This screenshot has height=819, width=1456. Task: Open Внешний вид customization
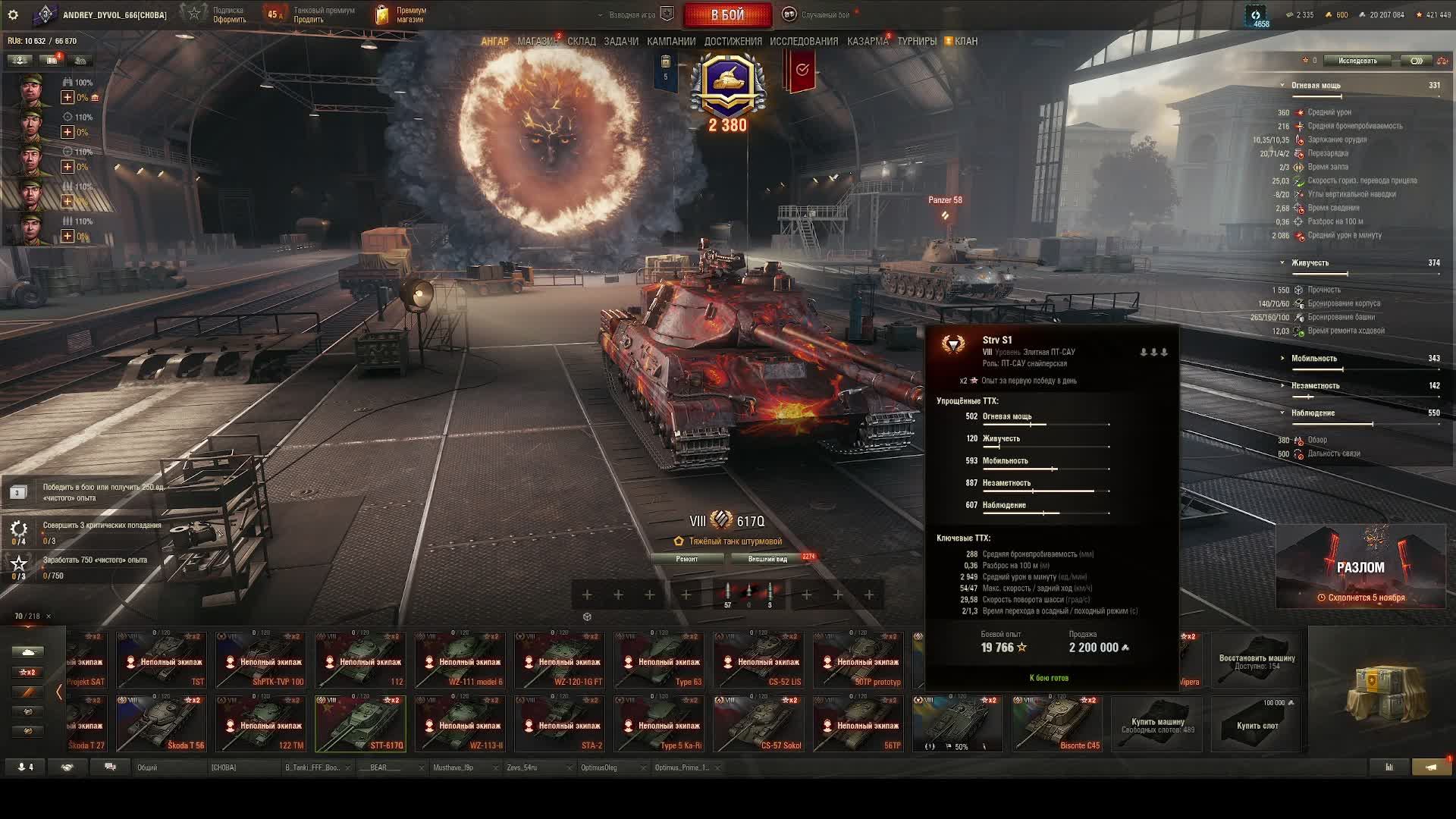click(x=767, y=559)
